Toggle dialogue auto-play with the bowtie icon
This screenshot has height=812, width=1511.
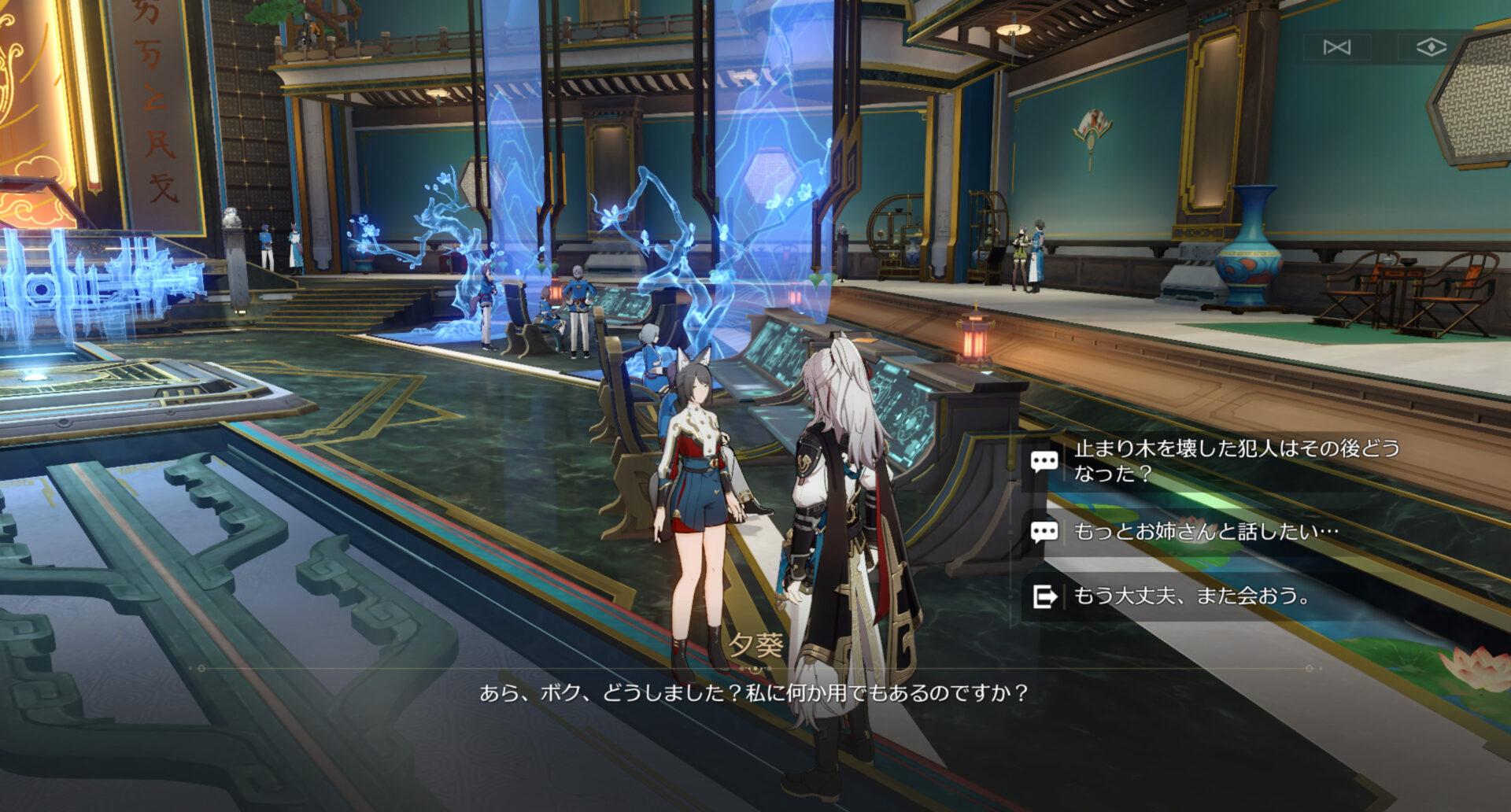tap(1336, 48)
